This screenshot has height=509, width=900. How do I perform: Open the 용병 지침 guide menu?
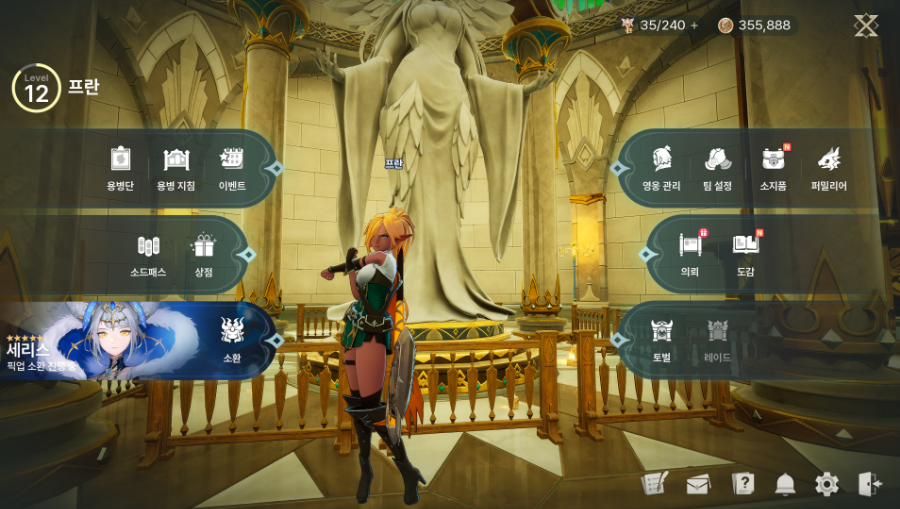pos(176,167)
